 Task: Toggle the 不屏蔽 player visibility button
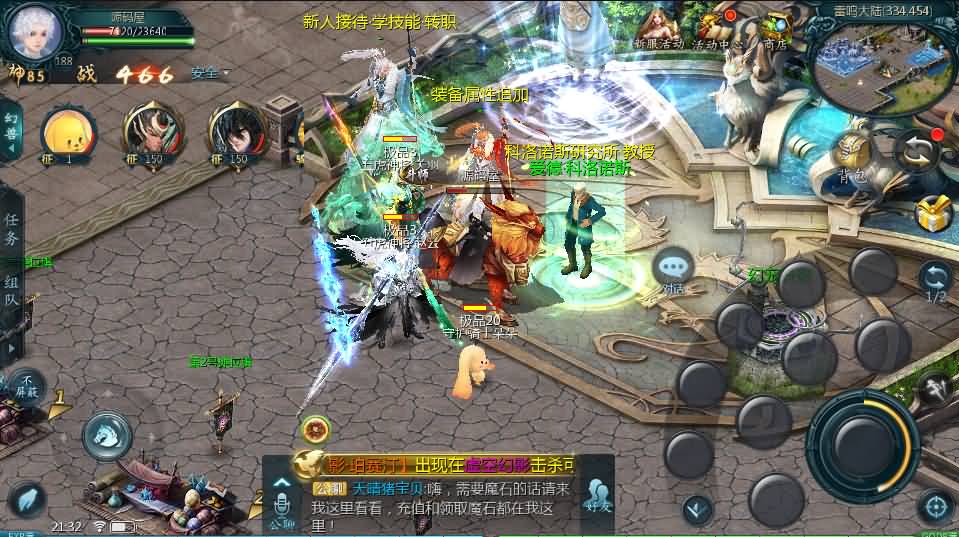(x=27, y=384)
